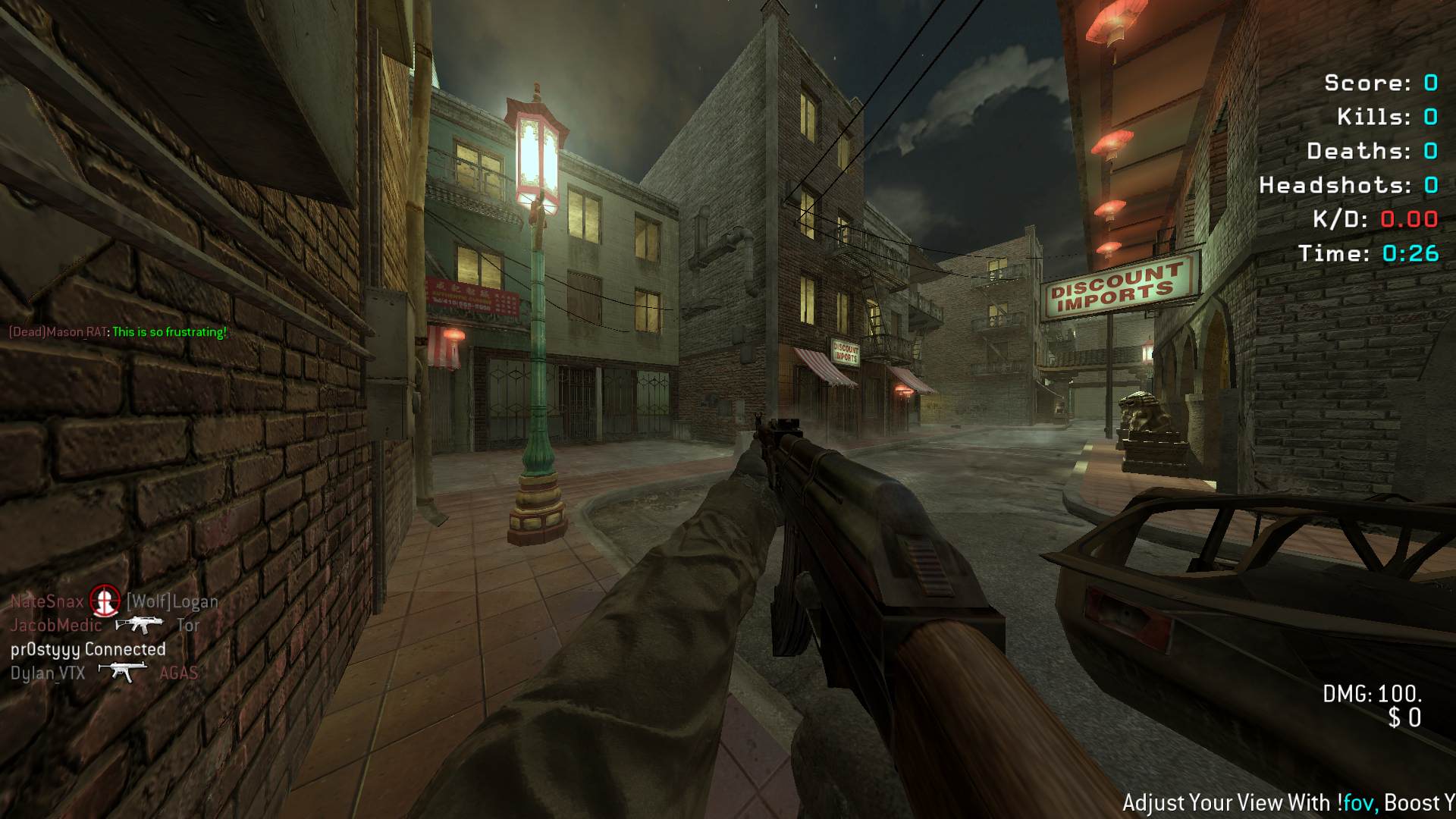Click [Wolf]Logan's name in the killfeed
This screenshot has width=1456, height=819.
[x=172, y=601]
